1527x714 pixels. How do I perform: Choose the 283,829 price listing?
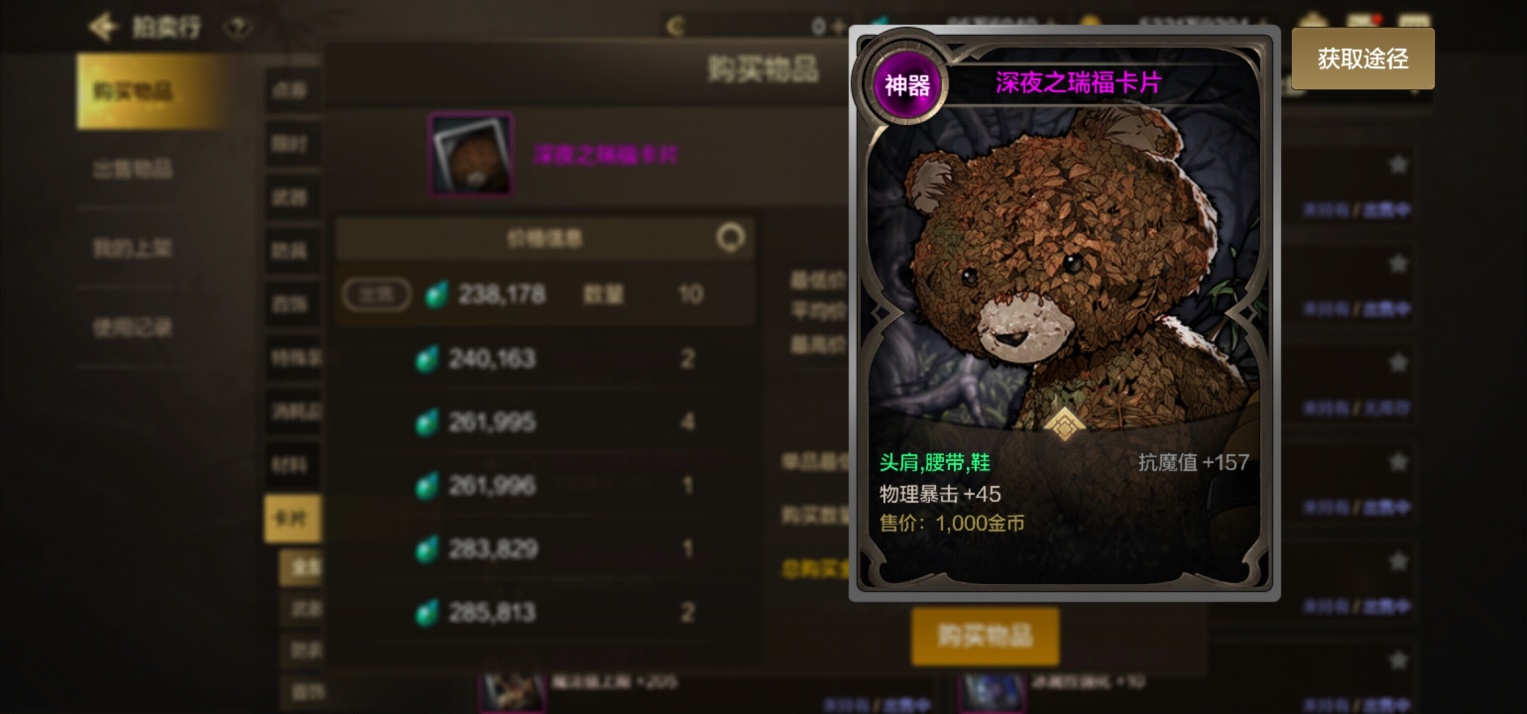[545, 549]
